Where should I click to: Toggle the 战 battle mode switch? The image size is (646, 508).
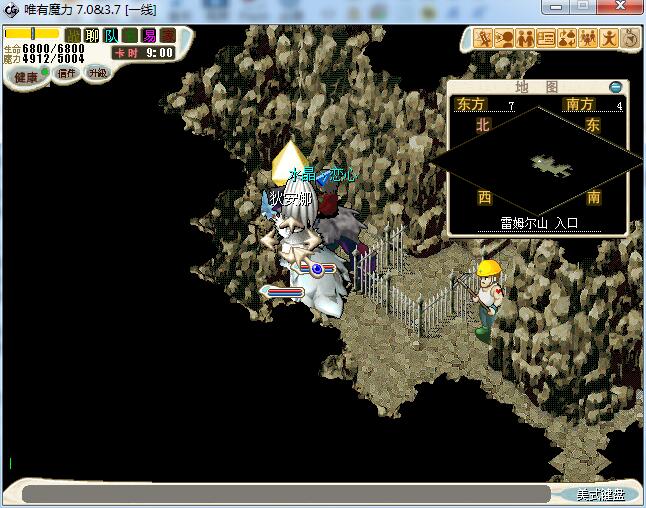click(x=73, y=36)
